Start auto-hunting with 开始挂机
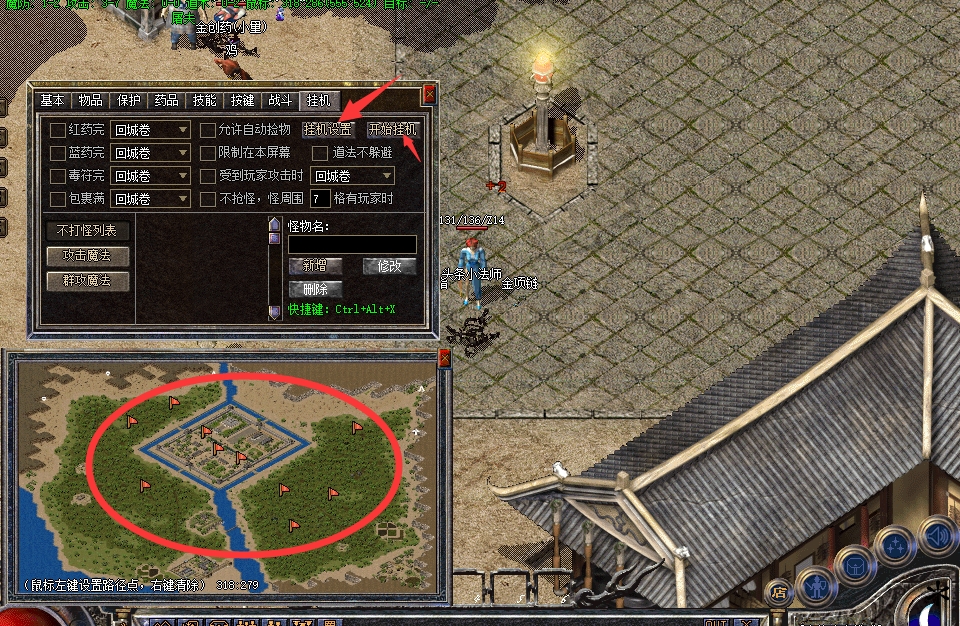Screen dimensions: 960x626 (x=393, y=129)
